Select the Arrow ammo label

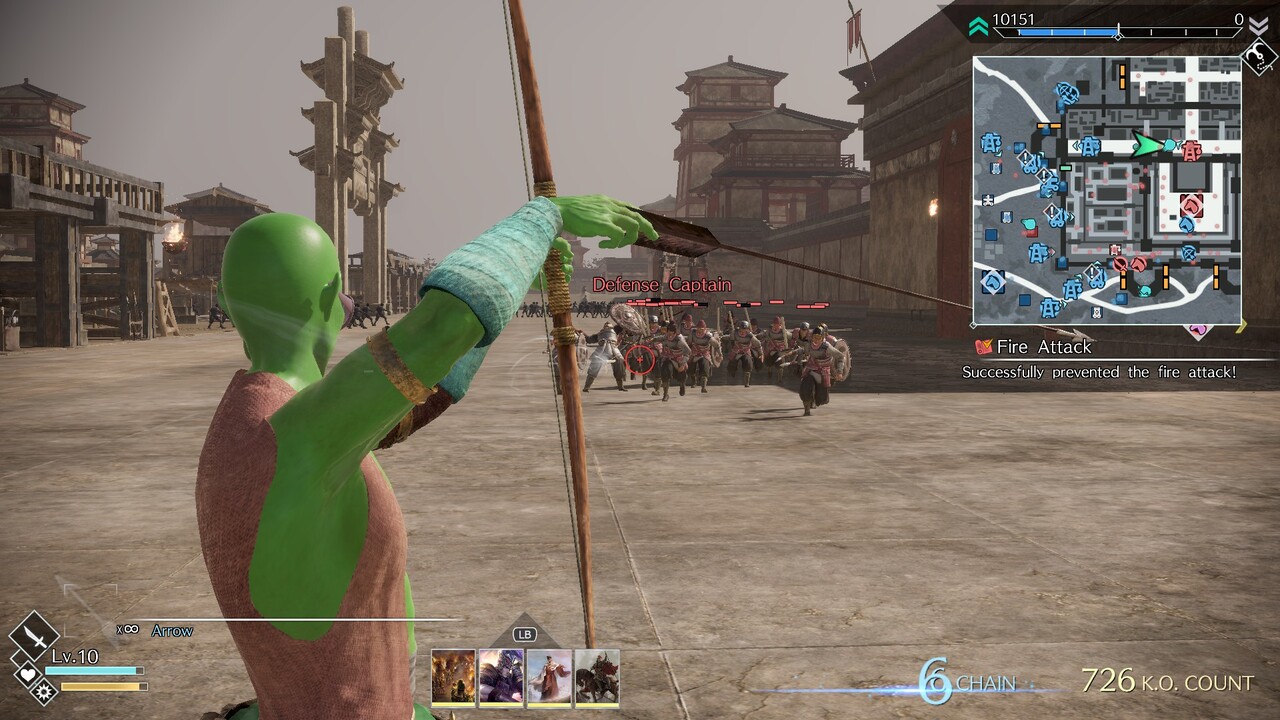(172, 631)
